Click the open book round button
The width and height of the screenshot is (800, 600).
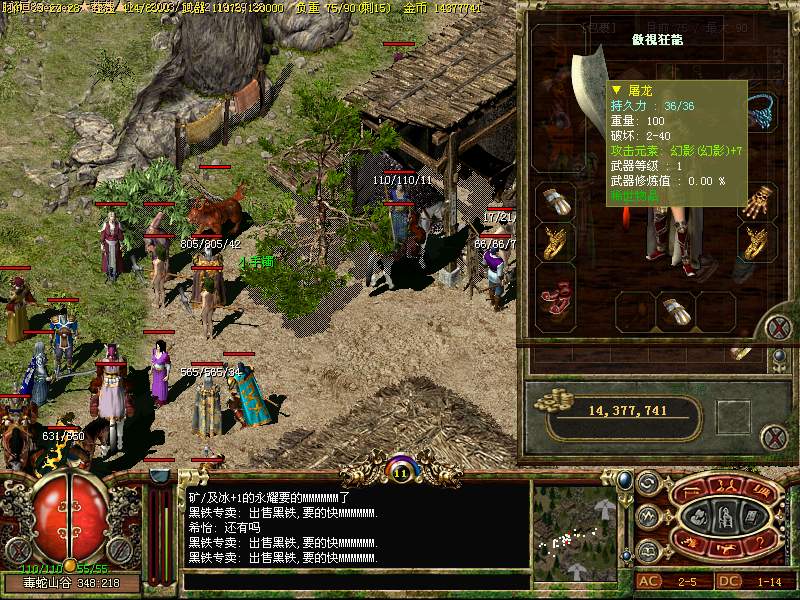pyautogui.click(x=647, y=550)
